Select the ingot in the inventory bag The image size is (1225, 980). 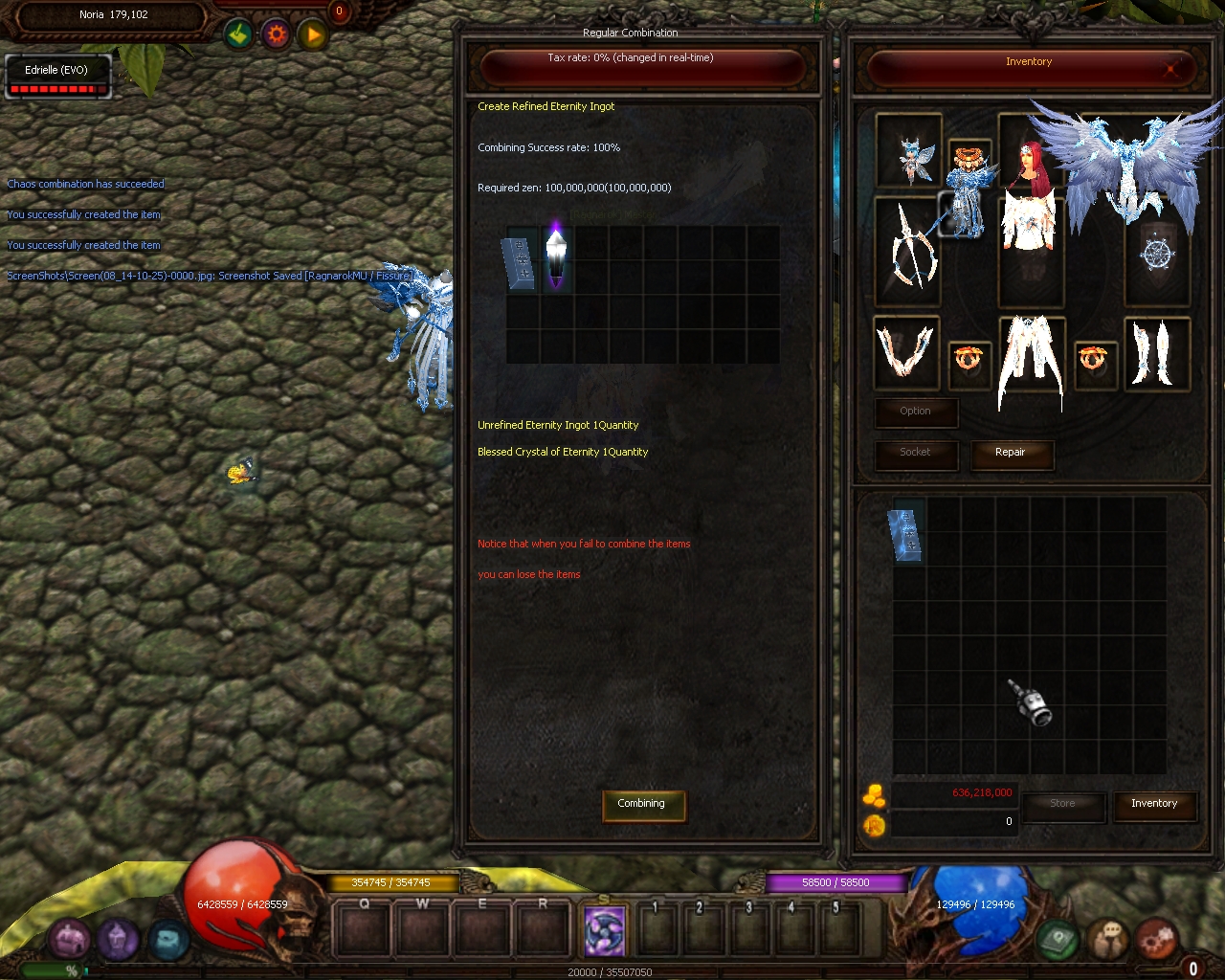(x=906, y=533)
